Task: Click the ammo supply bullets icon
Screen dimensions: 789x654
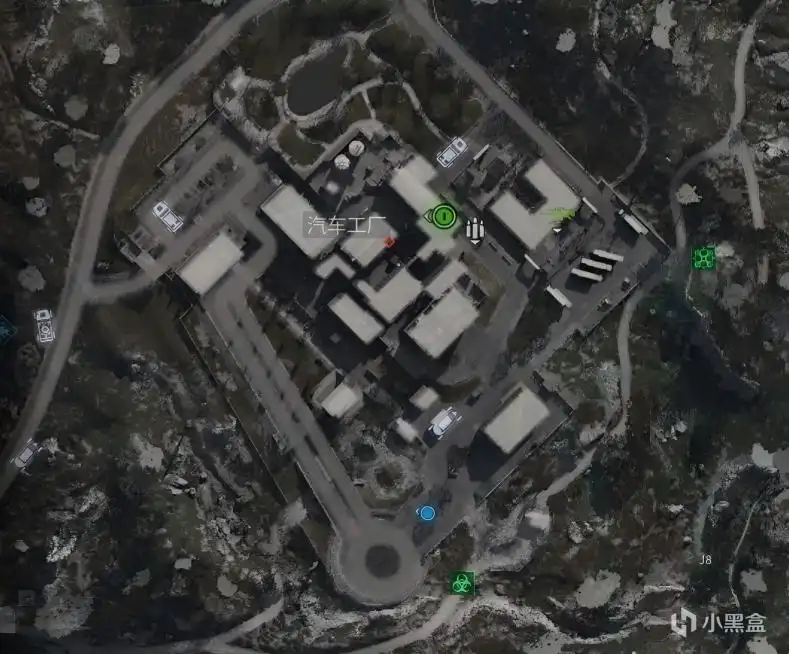Action: coord(475,230)
